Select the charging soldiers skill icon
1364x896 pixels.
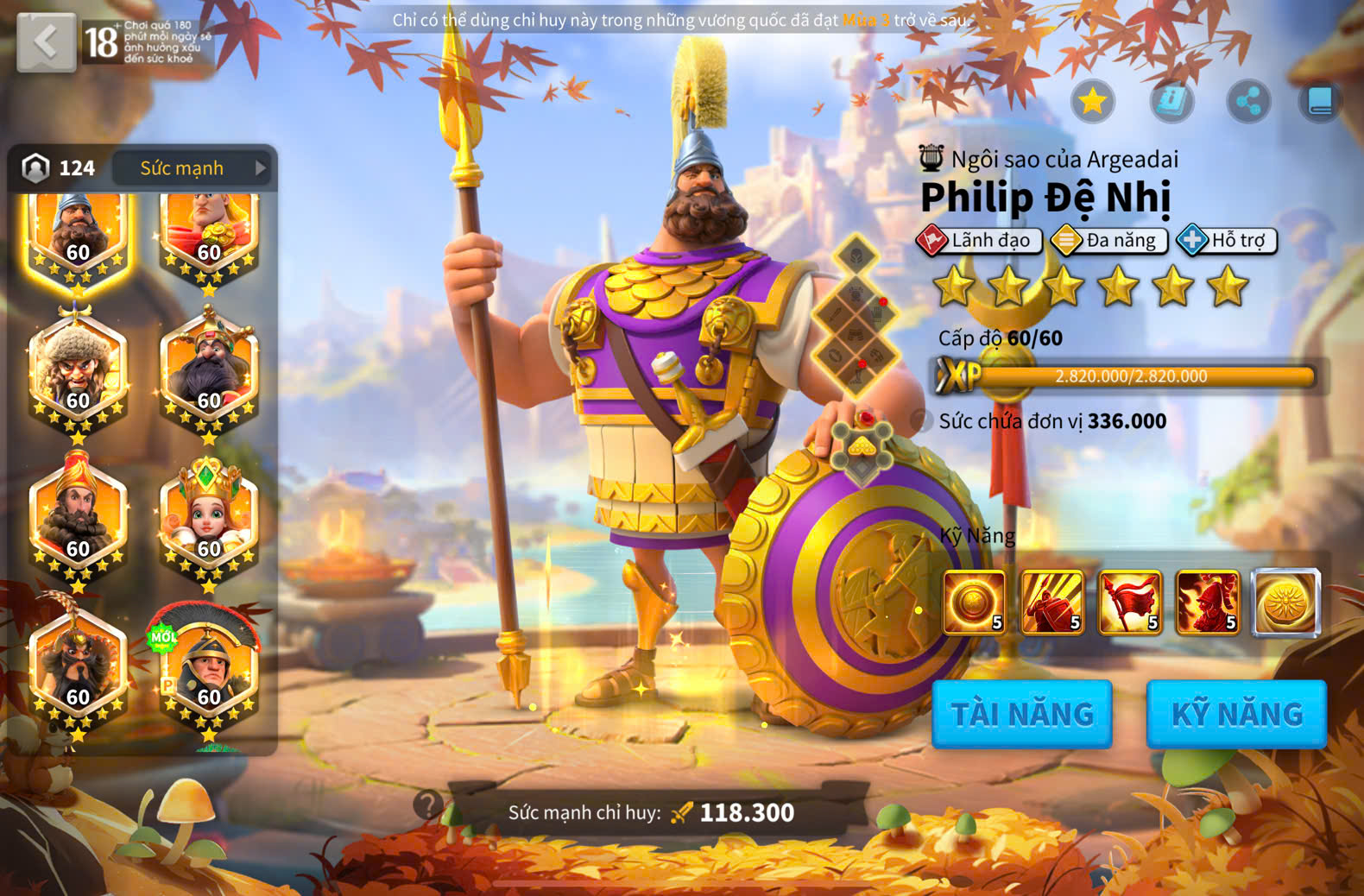pyautogui.click(x=1051, y=602)
